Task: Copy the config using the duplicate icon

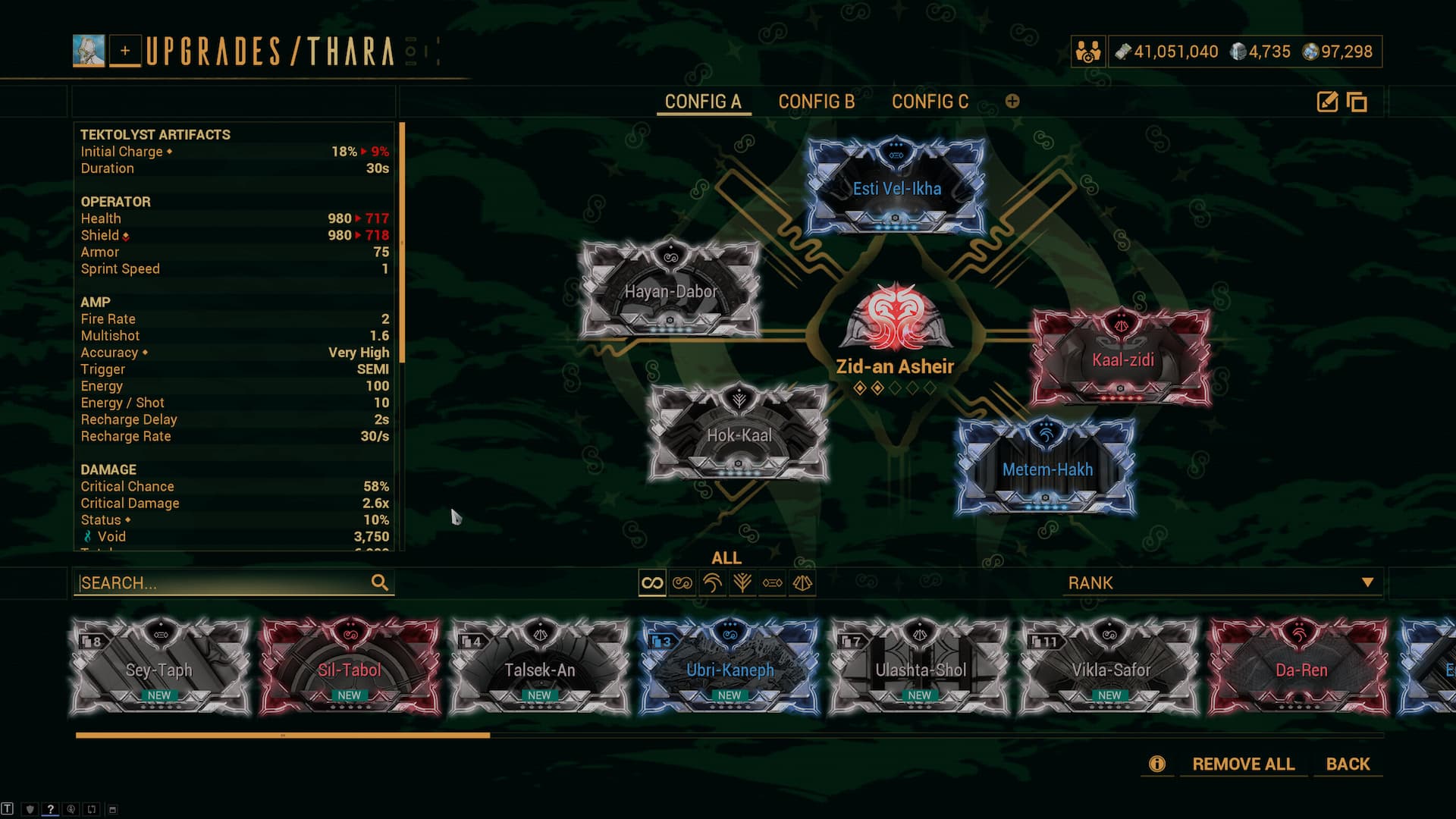Action: 1357,102
